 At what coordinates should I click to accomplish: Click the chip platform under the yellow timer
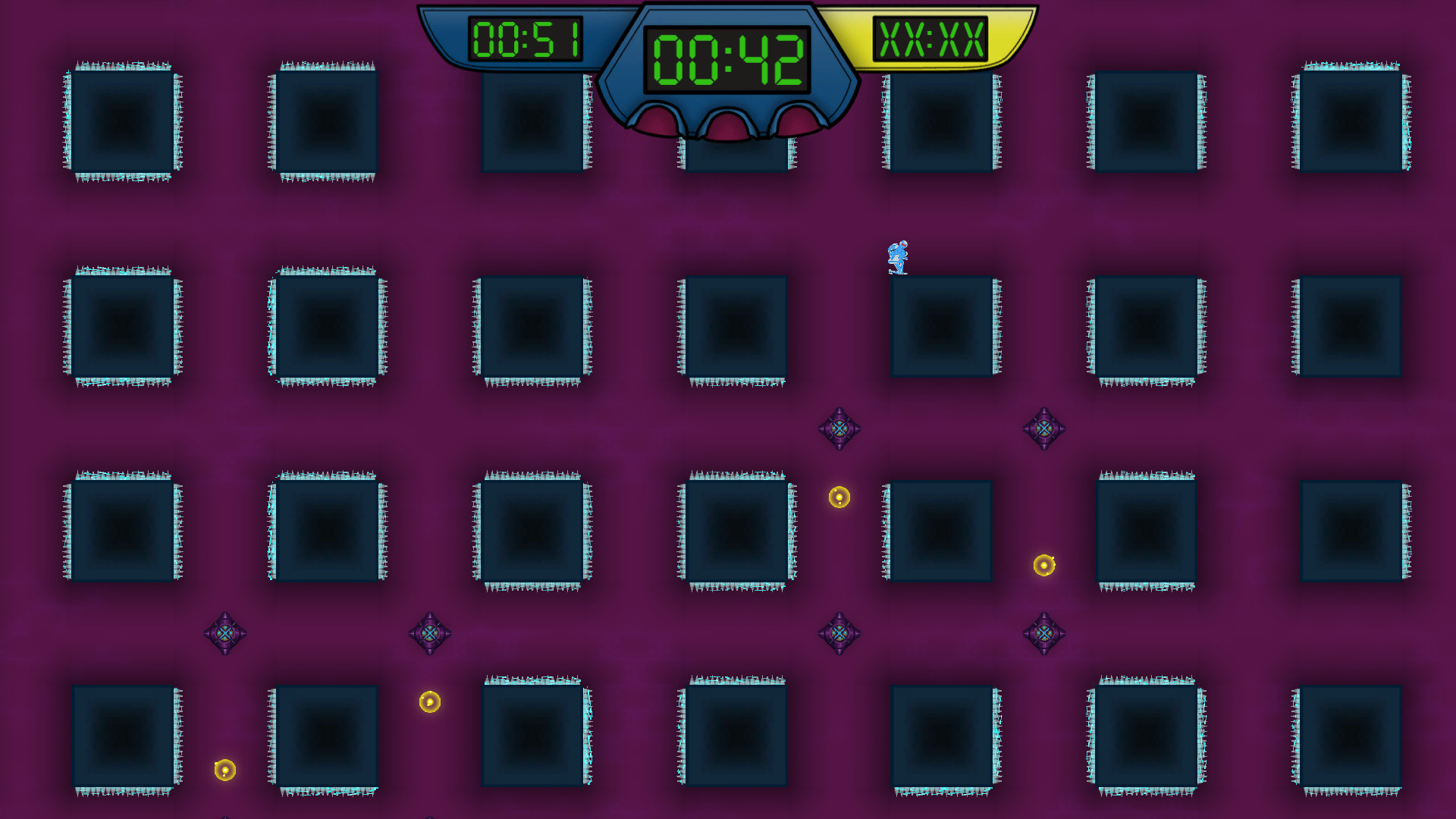[940, 121]
